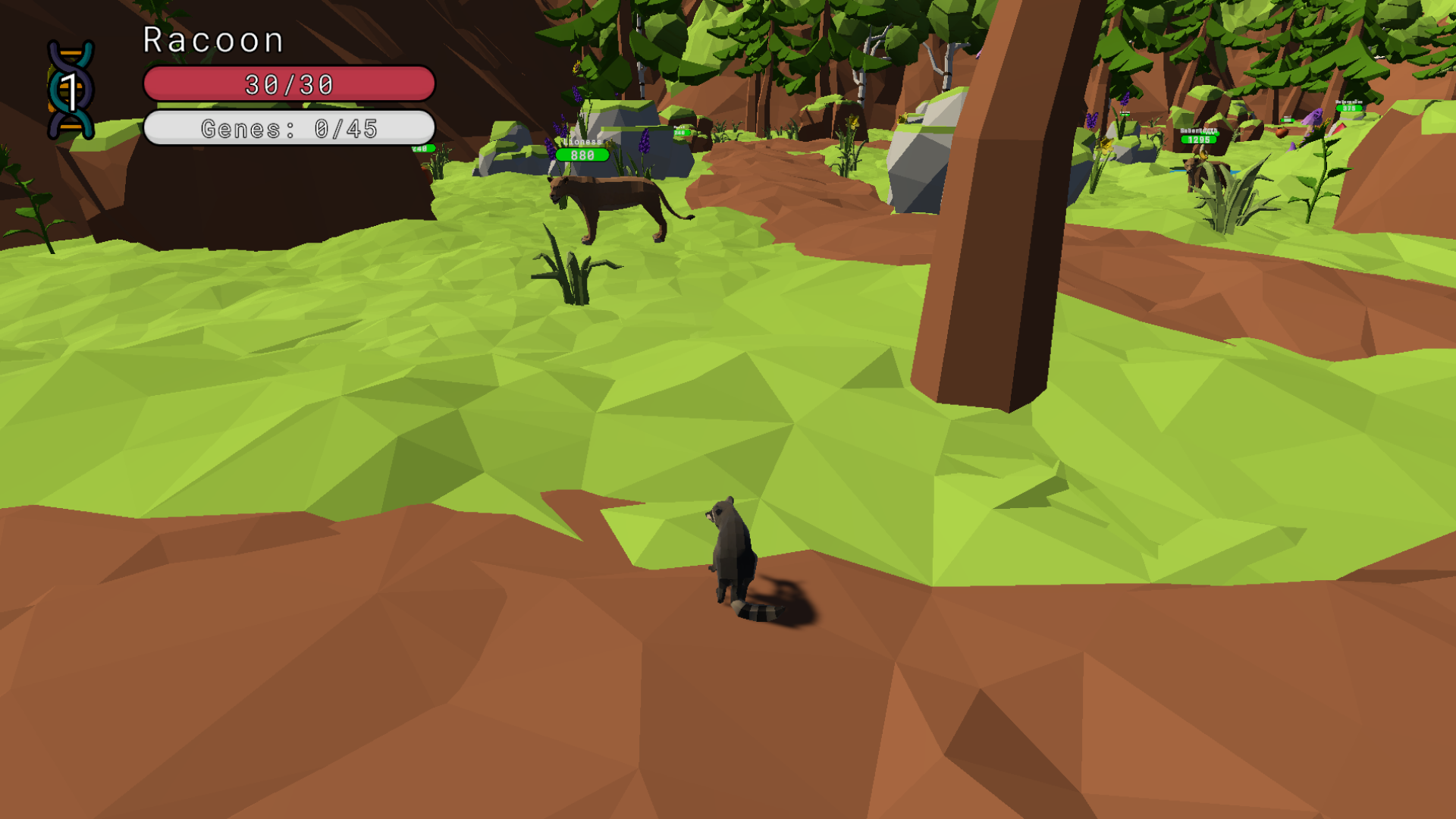Open the Racoon title header

(212, 39)
